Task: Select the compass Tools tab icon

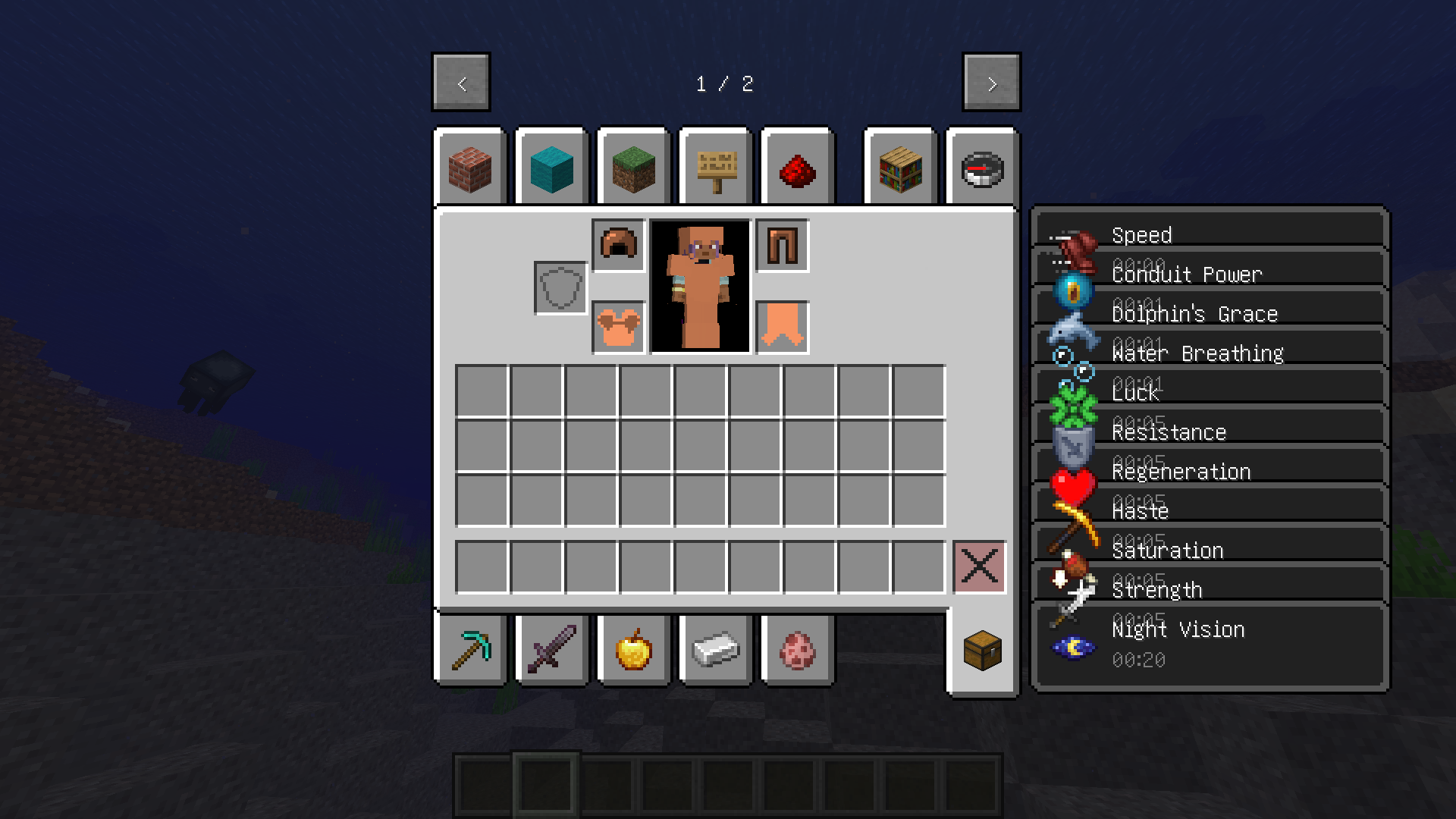Action: point(981,168)
